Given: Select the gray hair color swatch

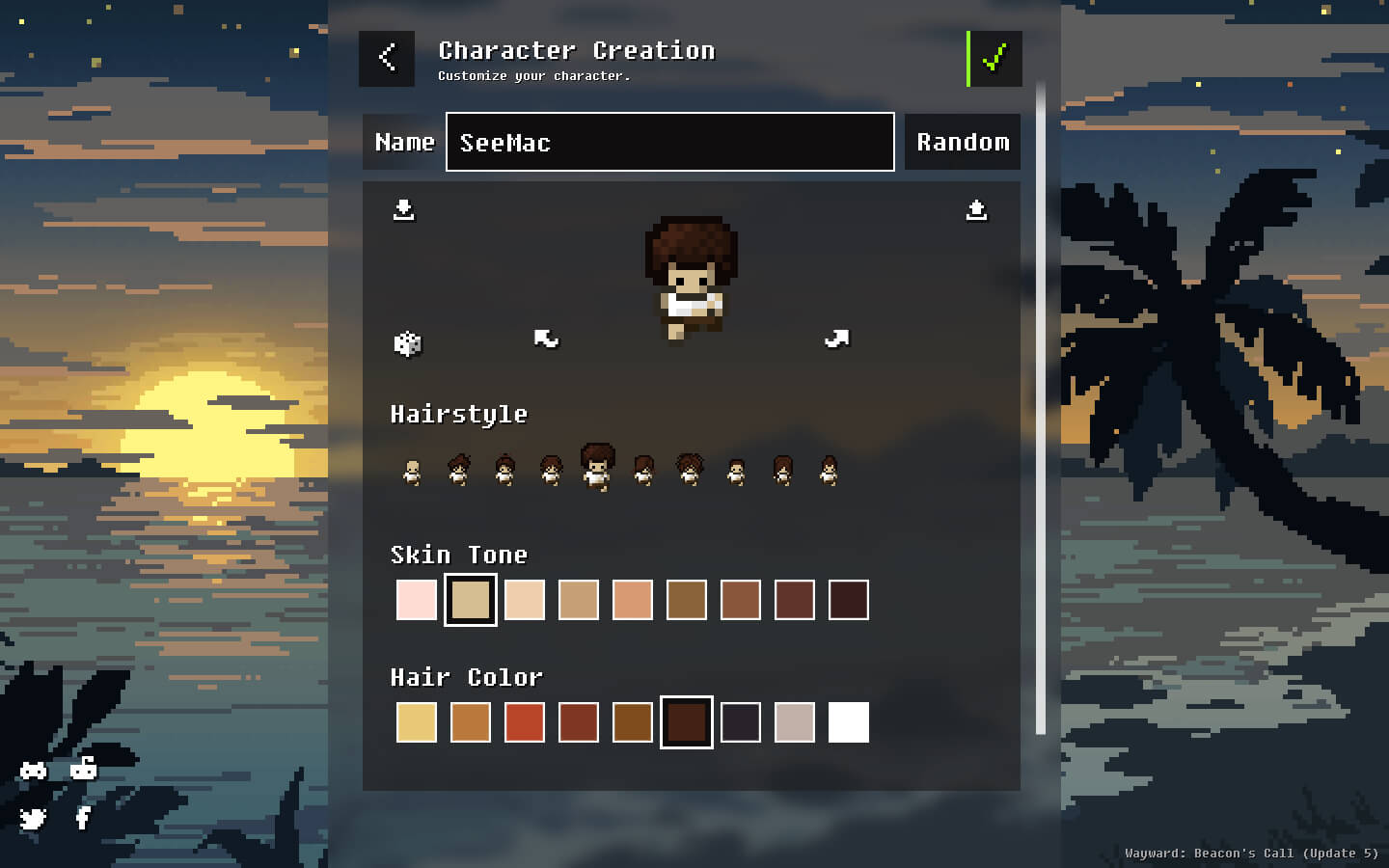Looking at the screenshot, I should point(795,722).
